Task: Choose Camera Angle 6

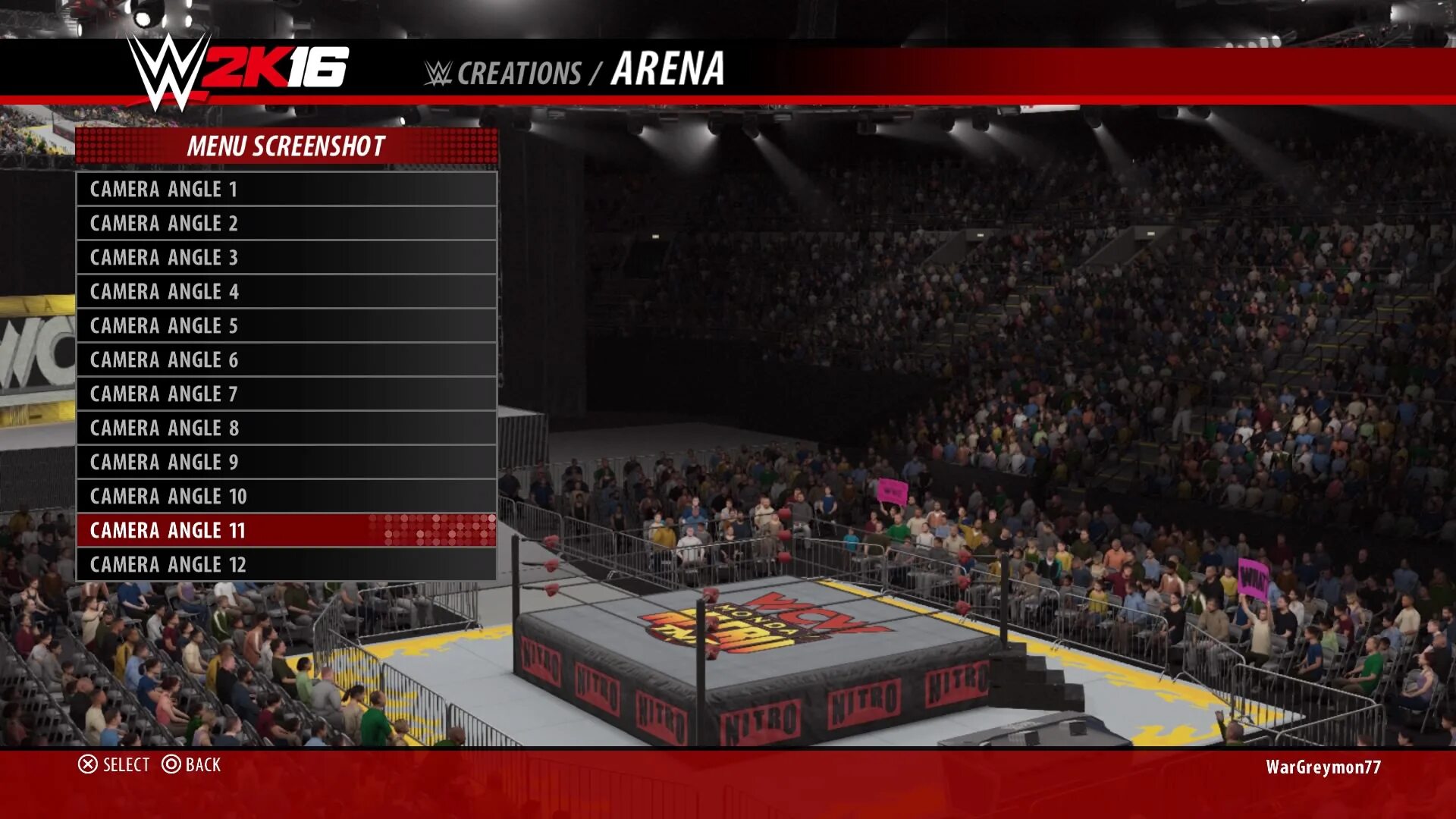Action: click(286, 359)
